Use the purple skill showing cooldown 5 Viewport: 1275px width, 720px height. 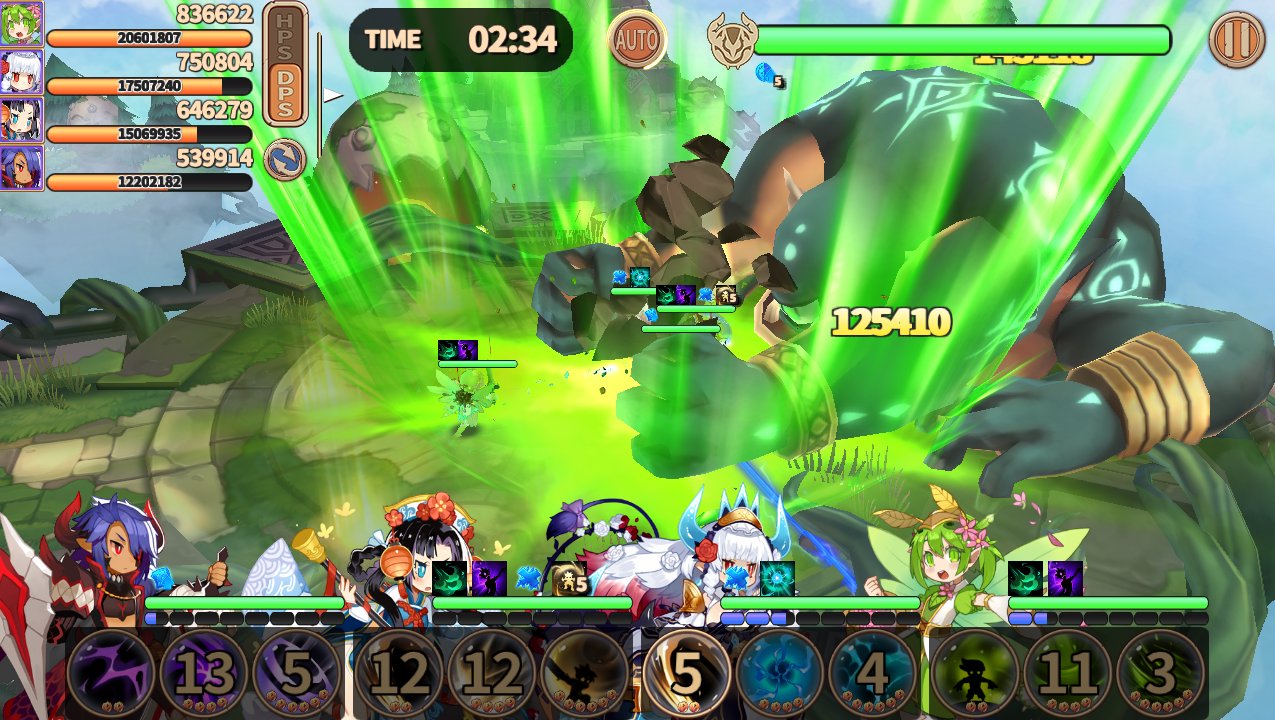[x=297, y=674]
